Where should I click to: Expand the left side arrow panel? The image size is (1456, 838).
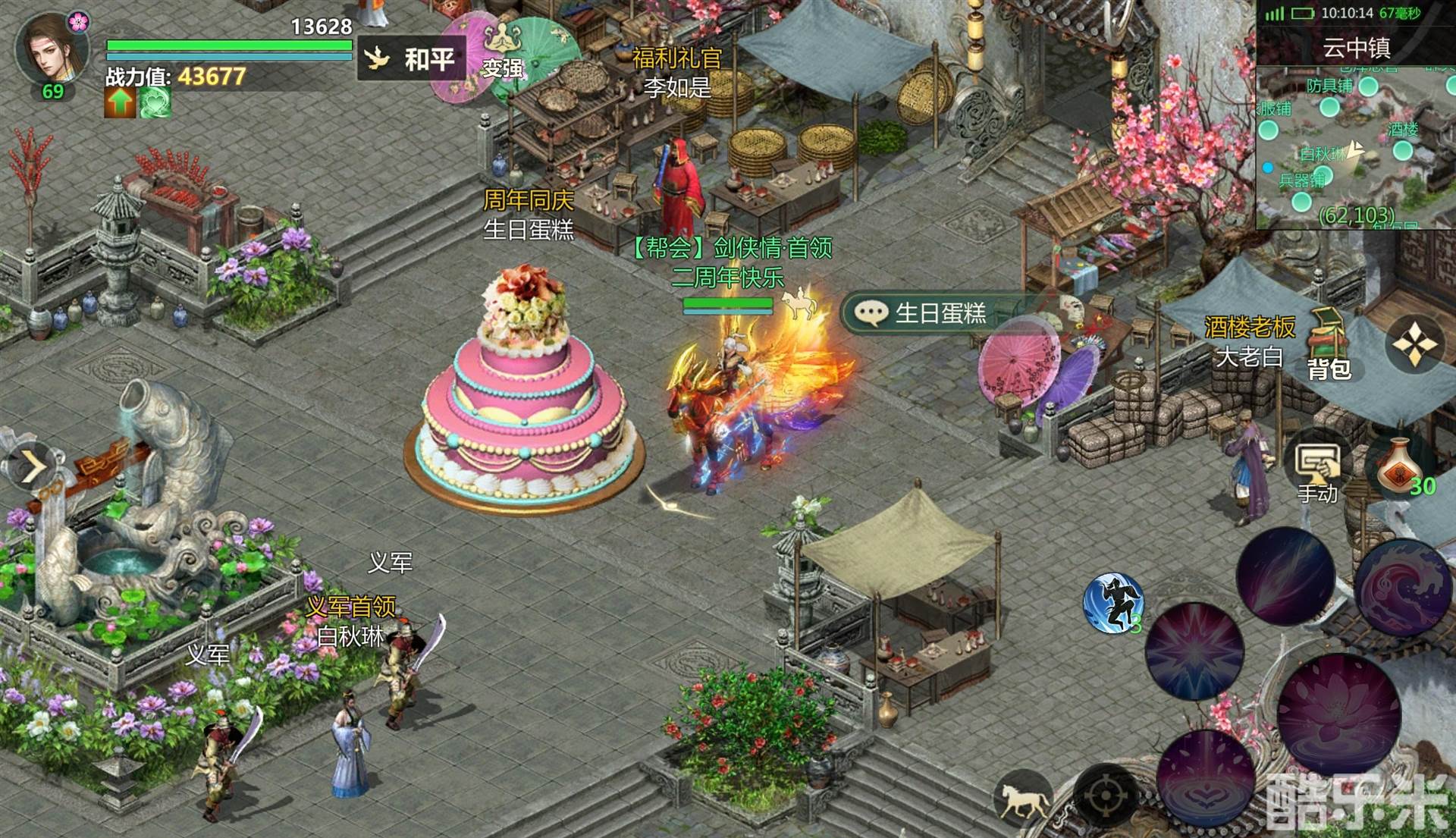(x=32, y=467)
